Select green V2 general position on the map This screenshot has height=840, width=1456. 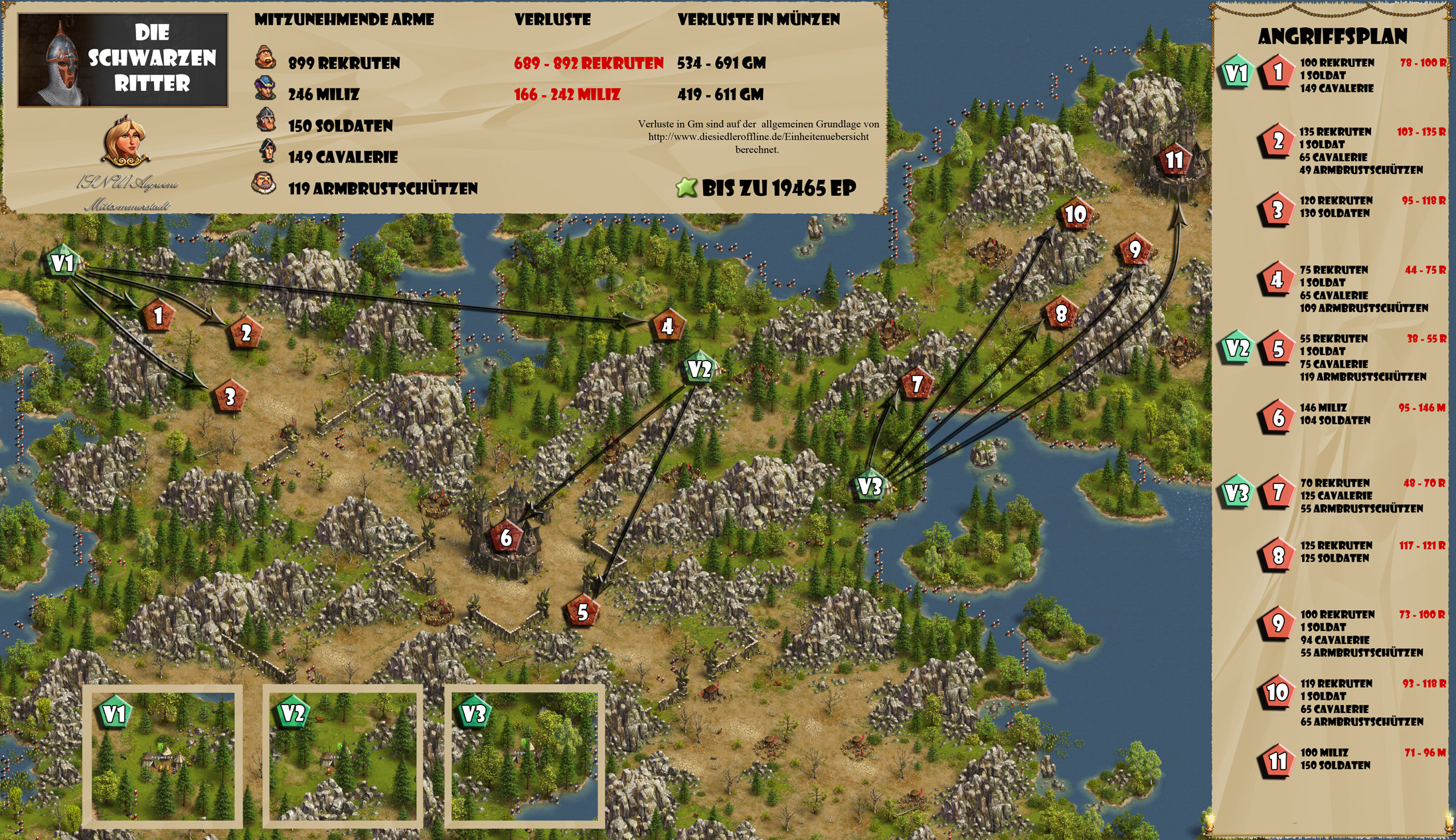coord(700,369)
